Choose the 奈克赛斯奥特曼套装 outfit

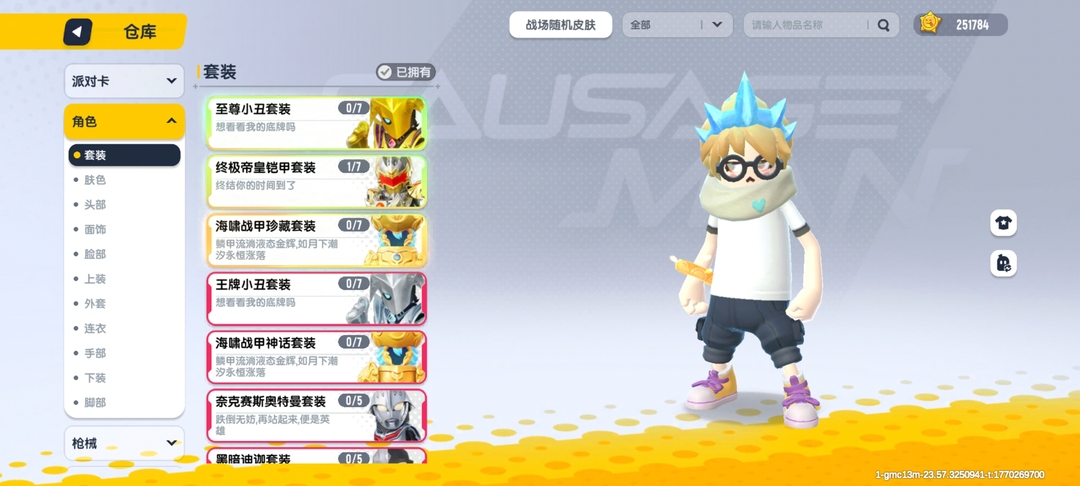(316, 415)
